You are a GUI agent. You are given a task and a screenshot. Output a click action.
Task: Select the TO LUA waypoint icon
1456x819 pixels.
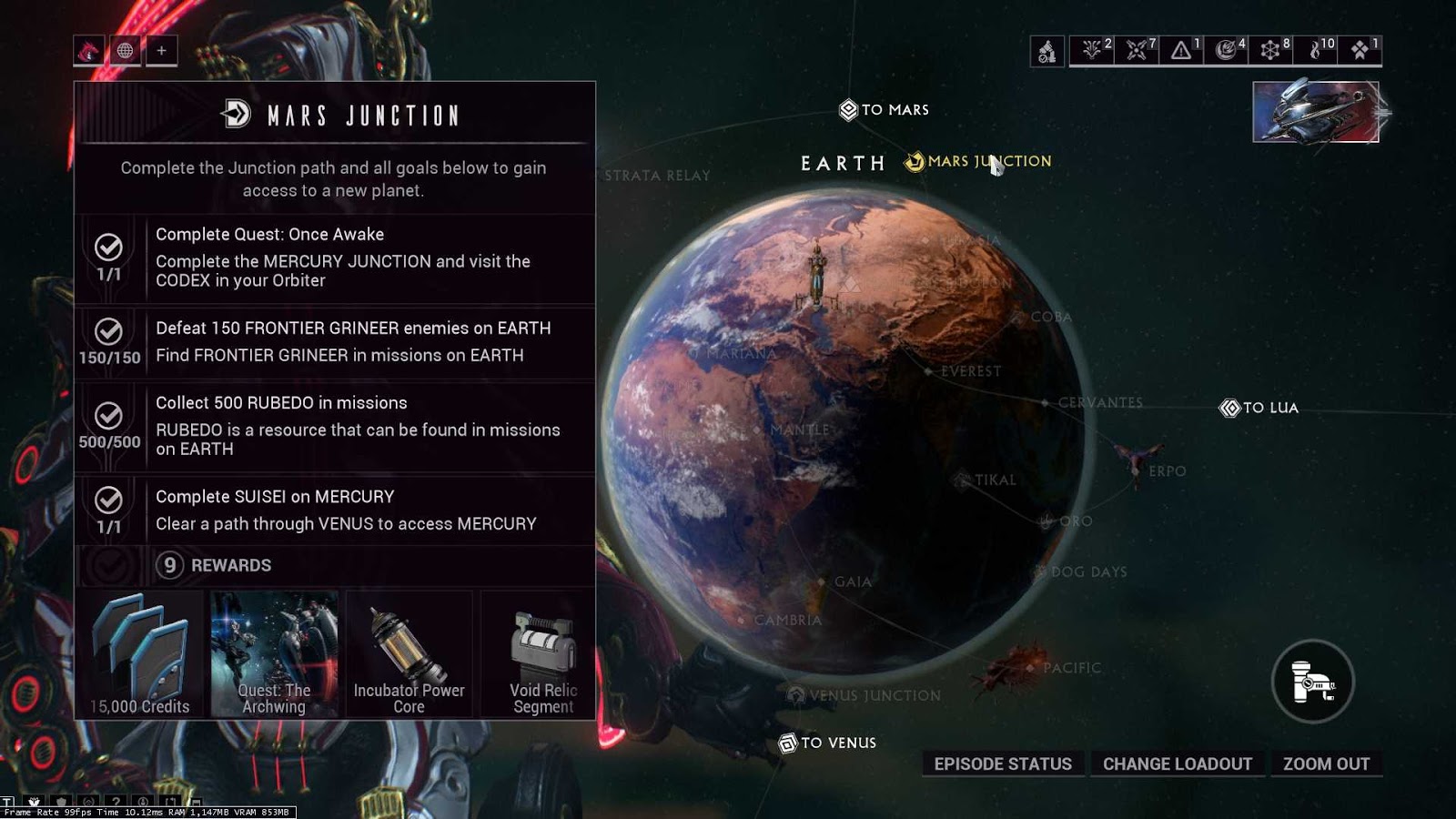pyautogui.click(x=1231, y=408)
